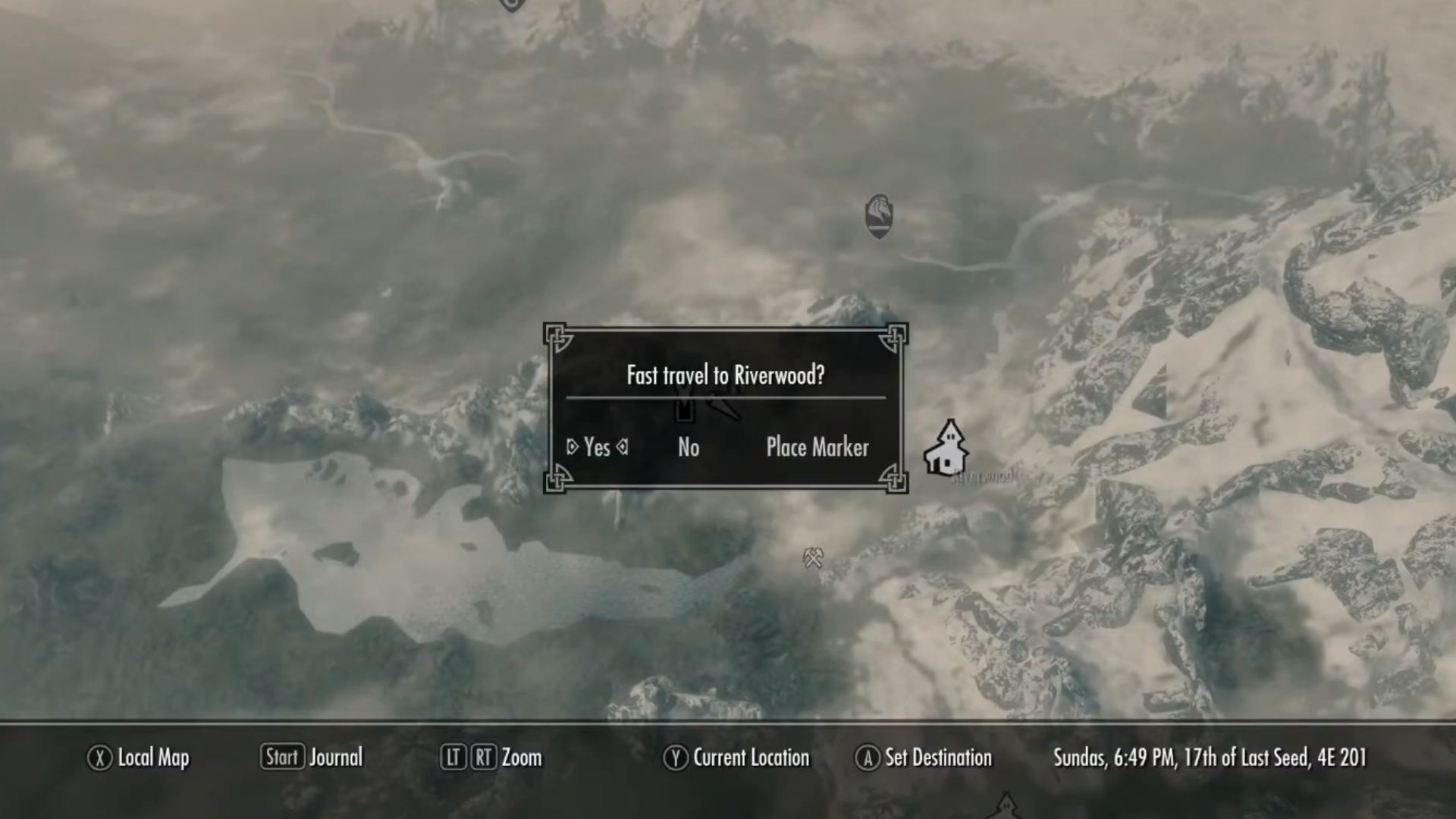The width and height of the screenshot is (1456, 819).
Task: Confirm fast travel with Yes
Action: click(x=597, y=447)
